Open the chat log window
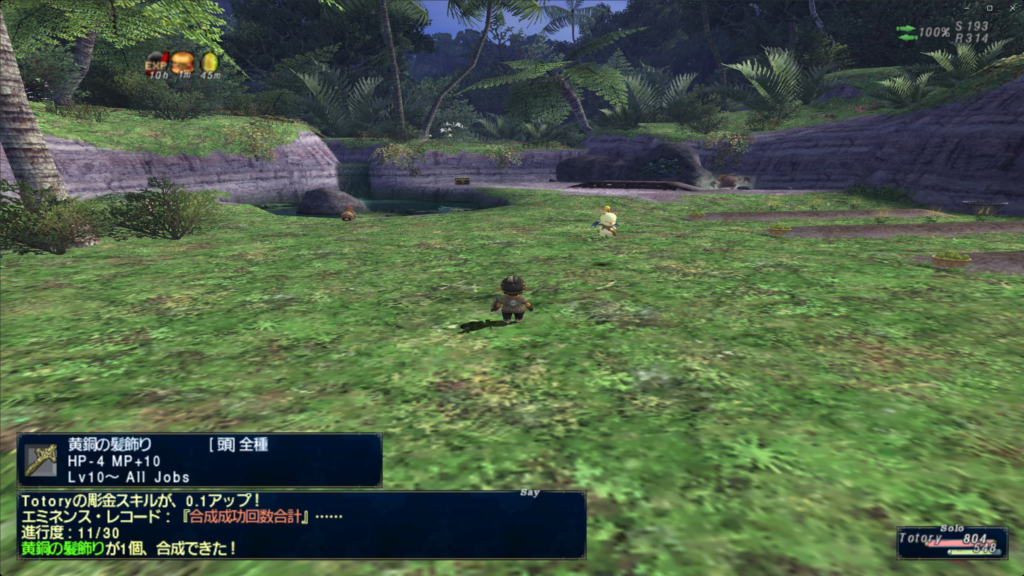 click(300, 524)
